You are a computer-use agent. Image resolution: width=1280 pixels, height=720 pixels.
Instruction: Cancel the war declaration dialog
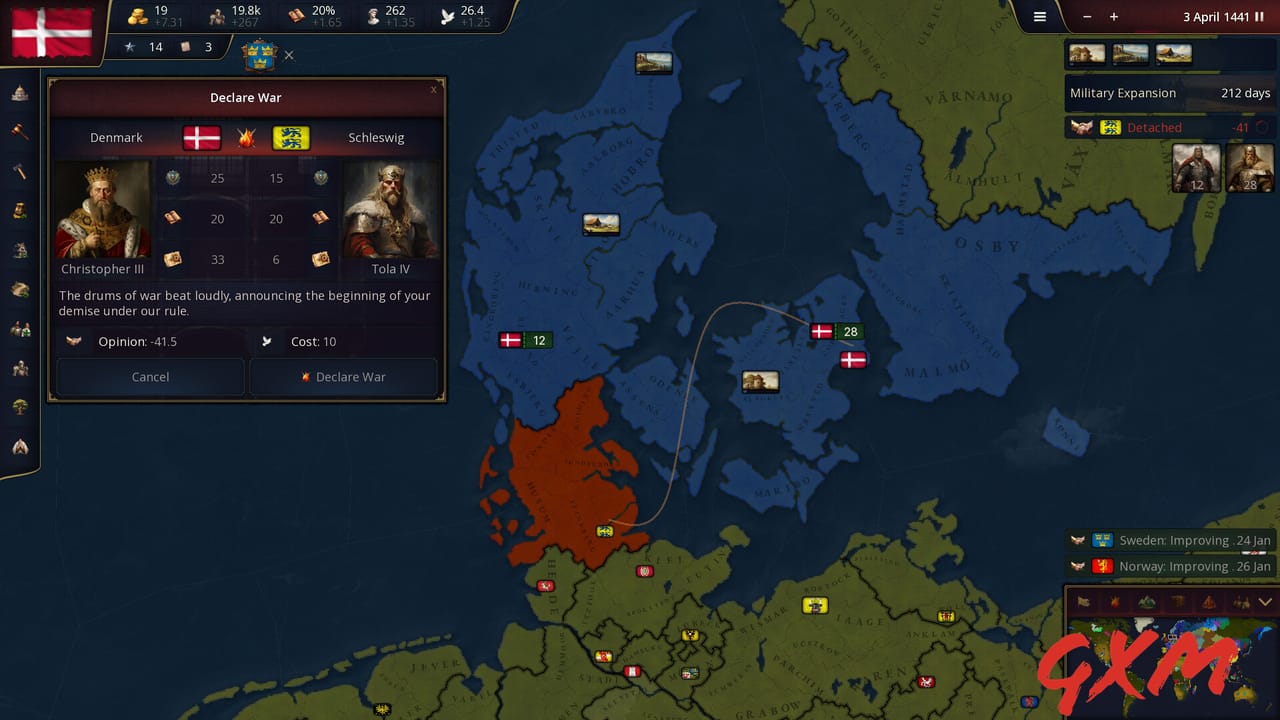click(150, 377)
